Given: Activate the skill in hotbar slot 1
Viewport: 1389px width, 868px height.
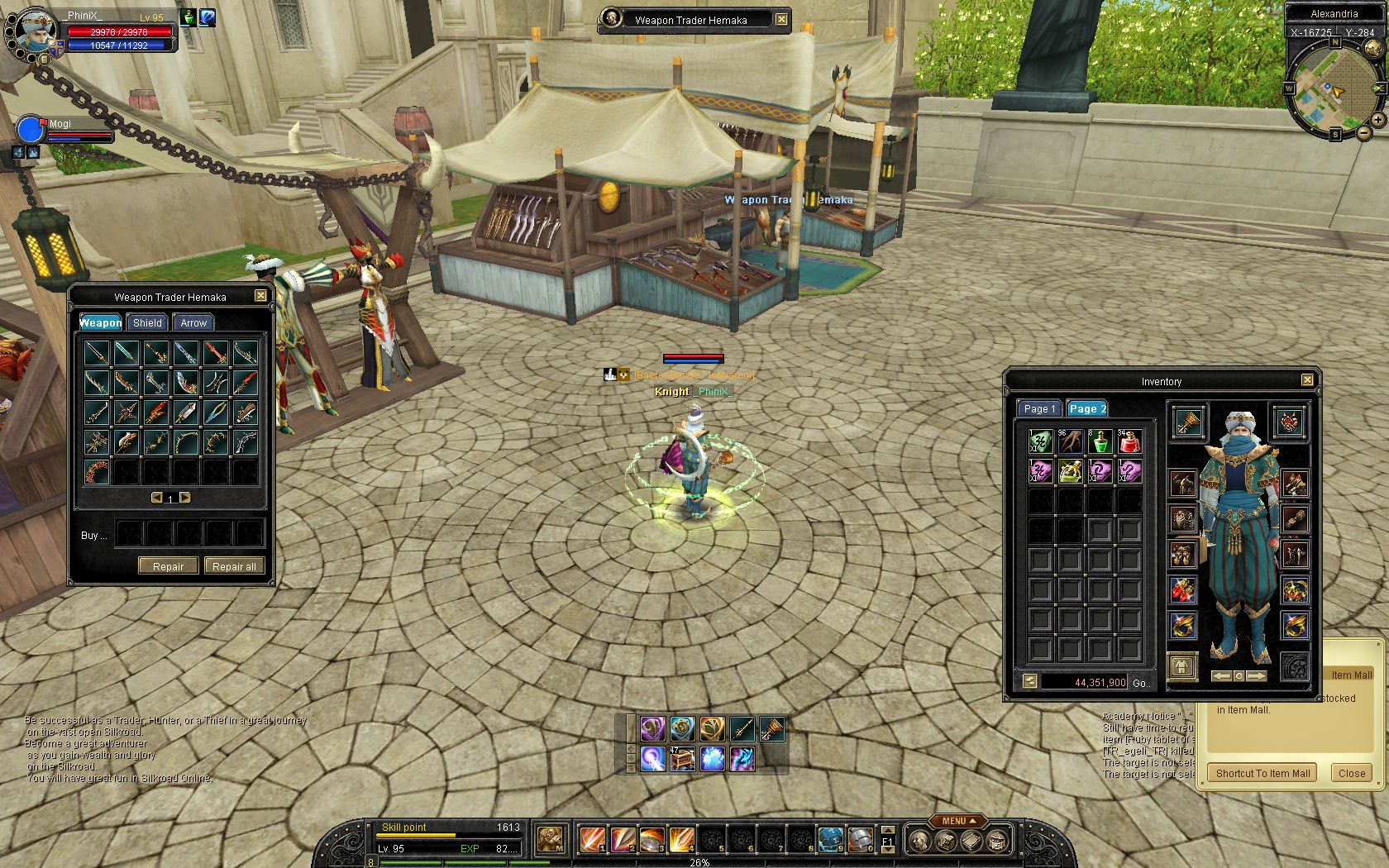Looking at the screenshot, I should pos(592,840).
